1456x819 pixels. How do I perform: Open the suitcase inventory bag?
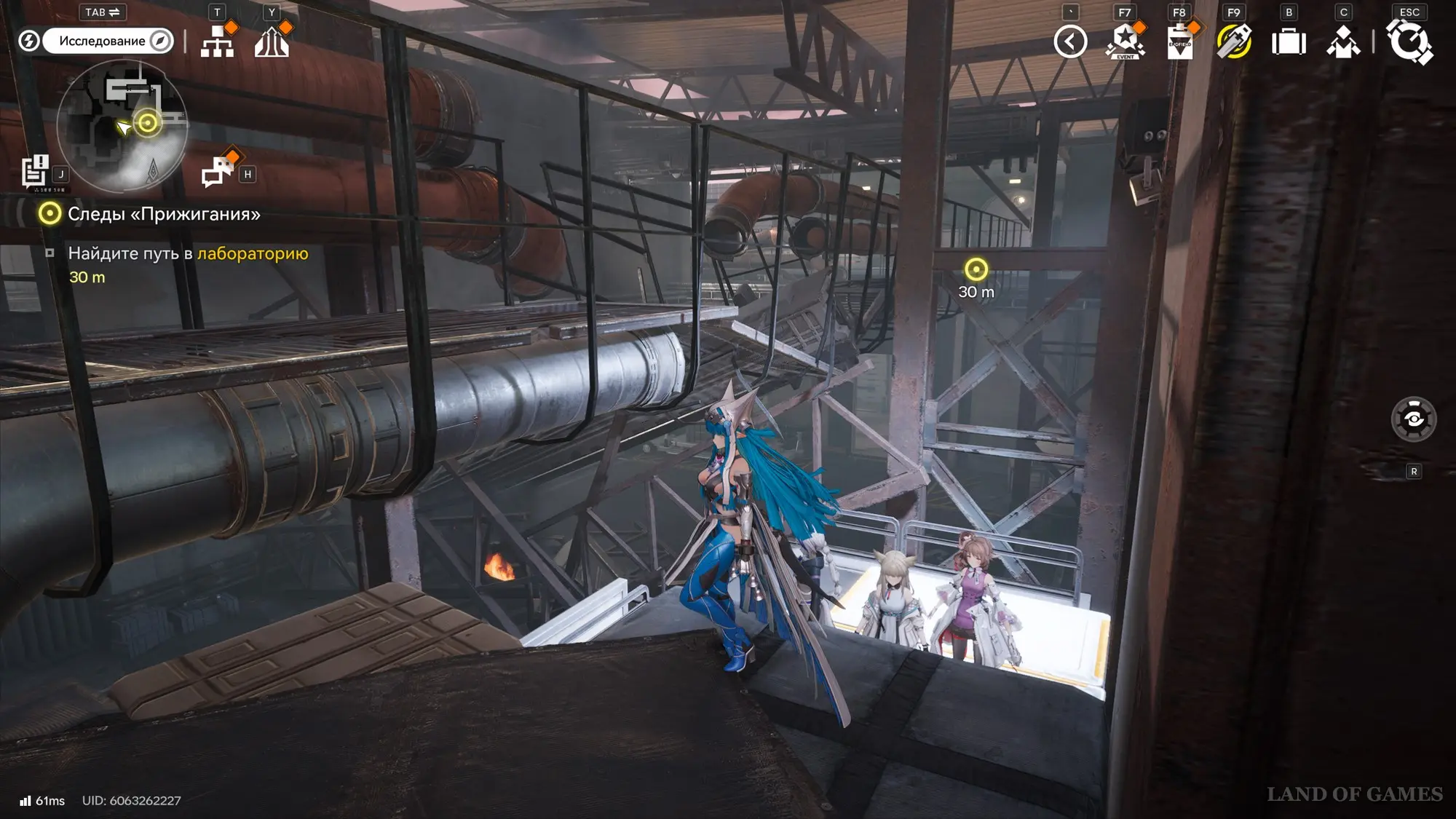click(x=1289, y=41)
